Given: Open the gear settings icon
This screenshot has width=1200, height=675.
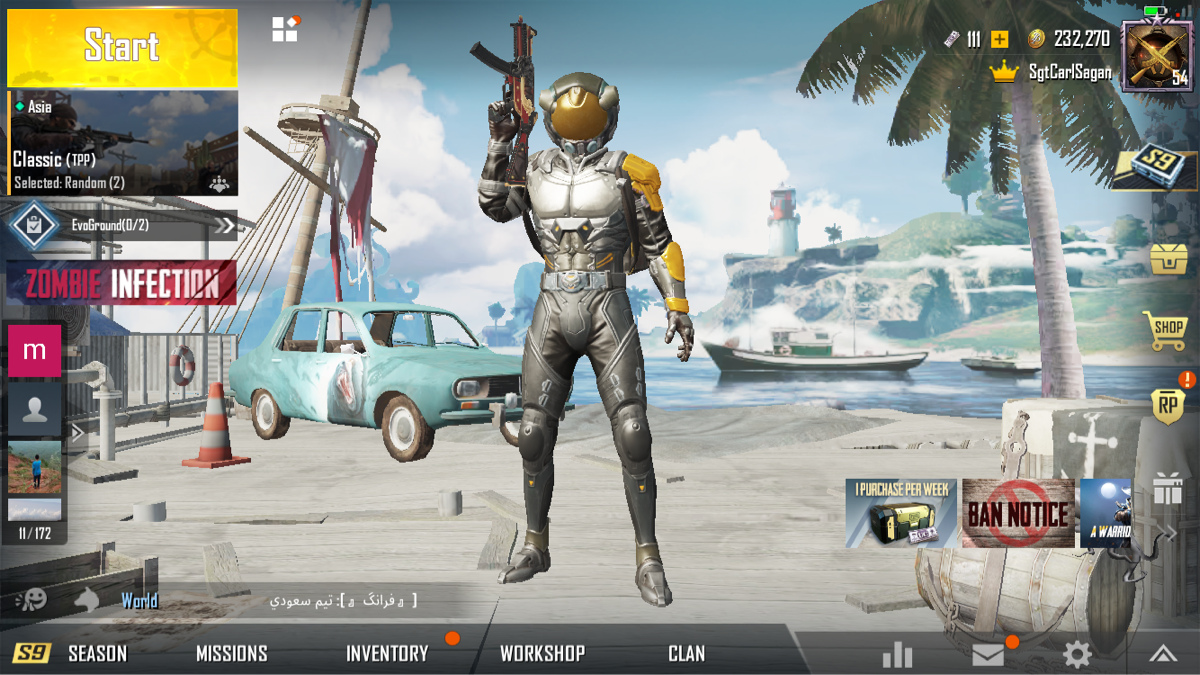Looking at the screenshot, I should [x=1076, y=654].
